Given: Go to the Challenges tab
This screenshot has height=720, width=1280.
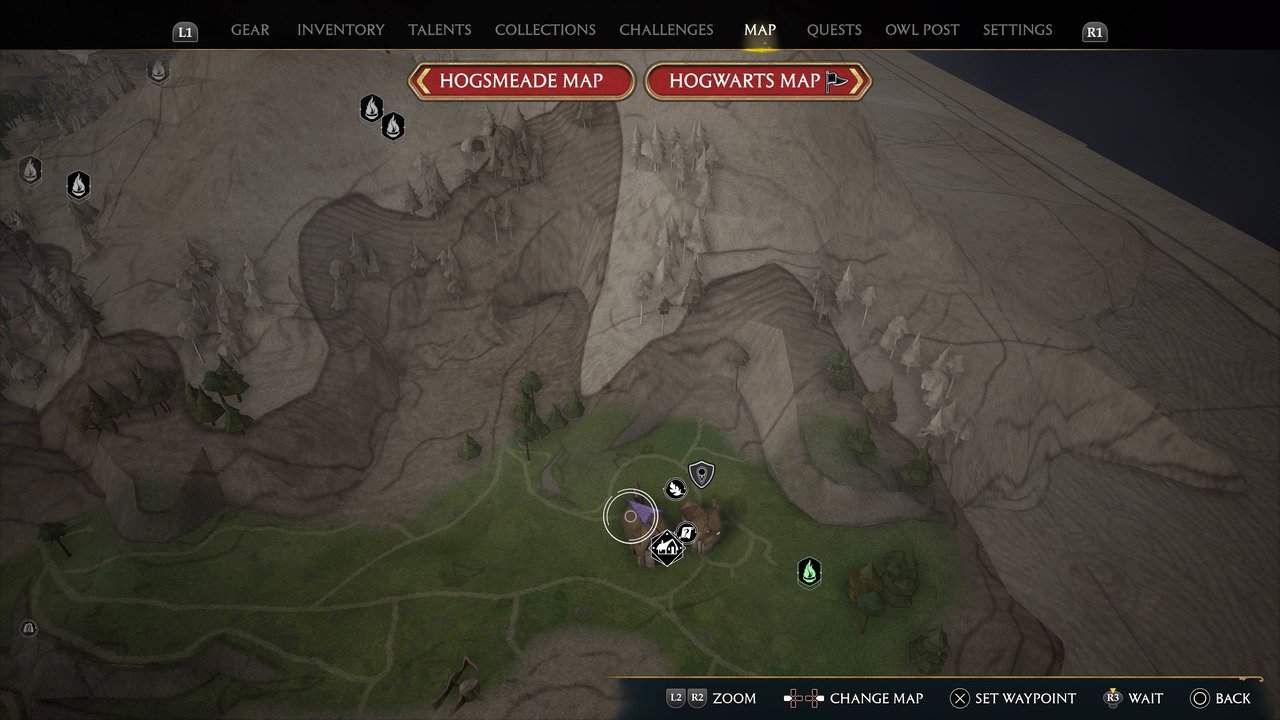Looking at the screenshot, I should tap(666, 30).
